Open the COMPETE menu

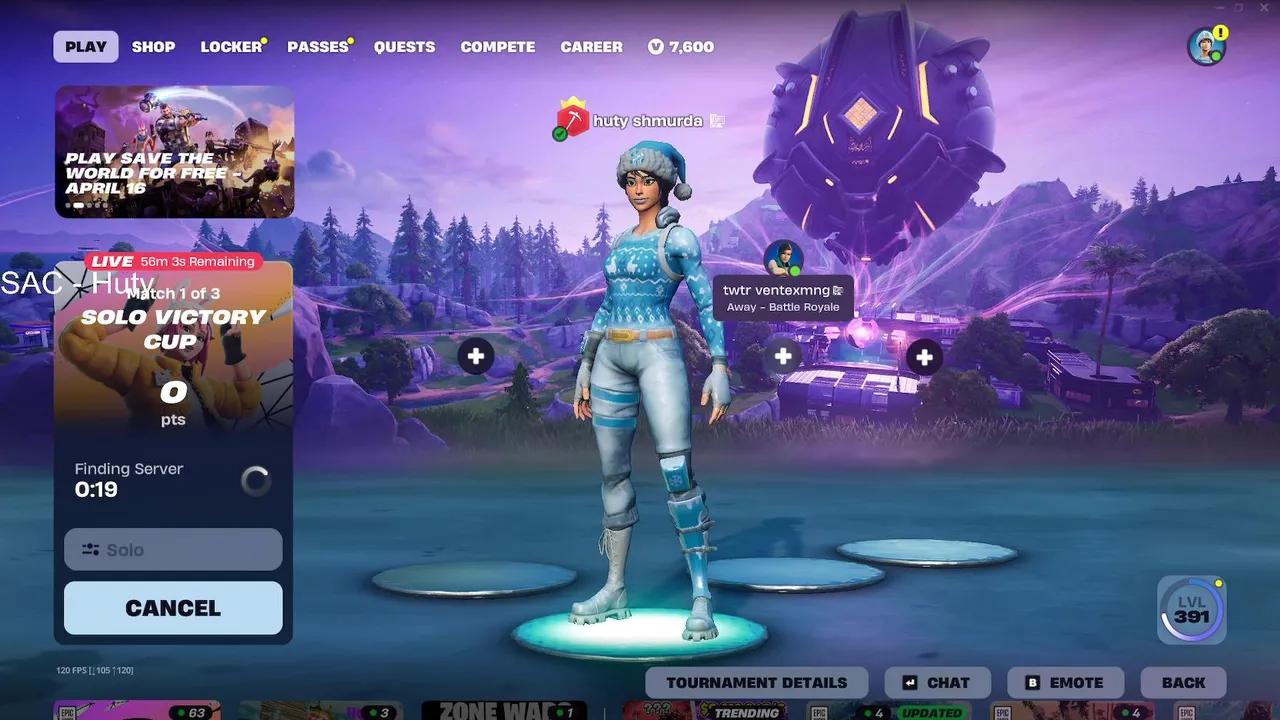point(497,46)
